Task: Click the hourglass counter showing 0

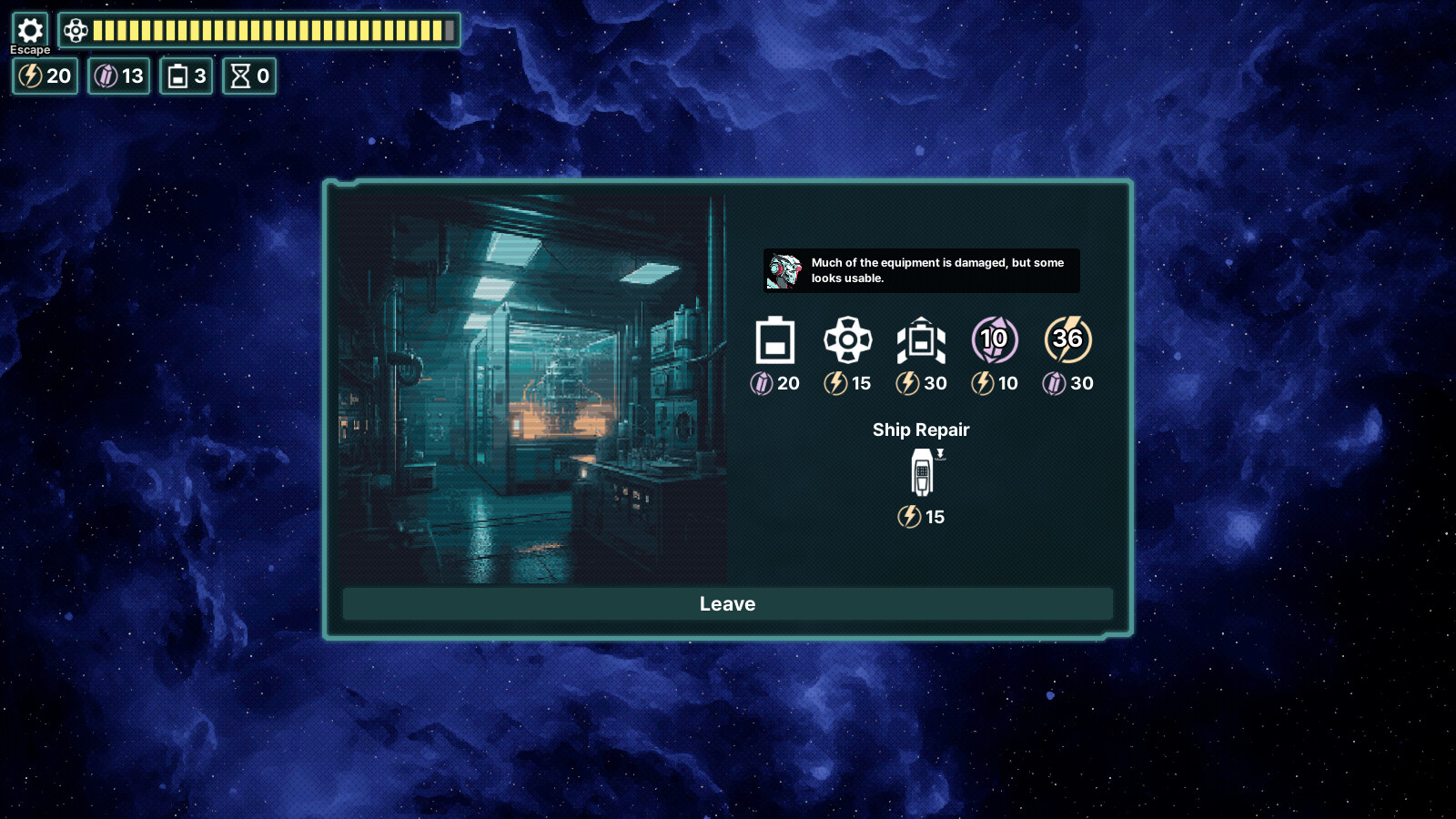Action: coord(248,76)
